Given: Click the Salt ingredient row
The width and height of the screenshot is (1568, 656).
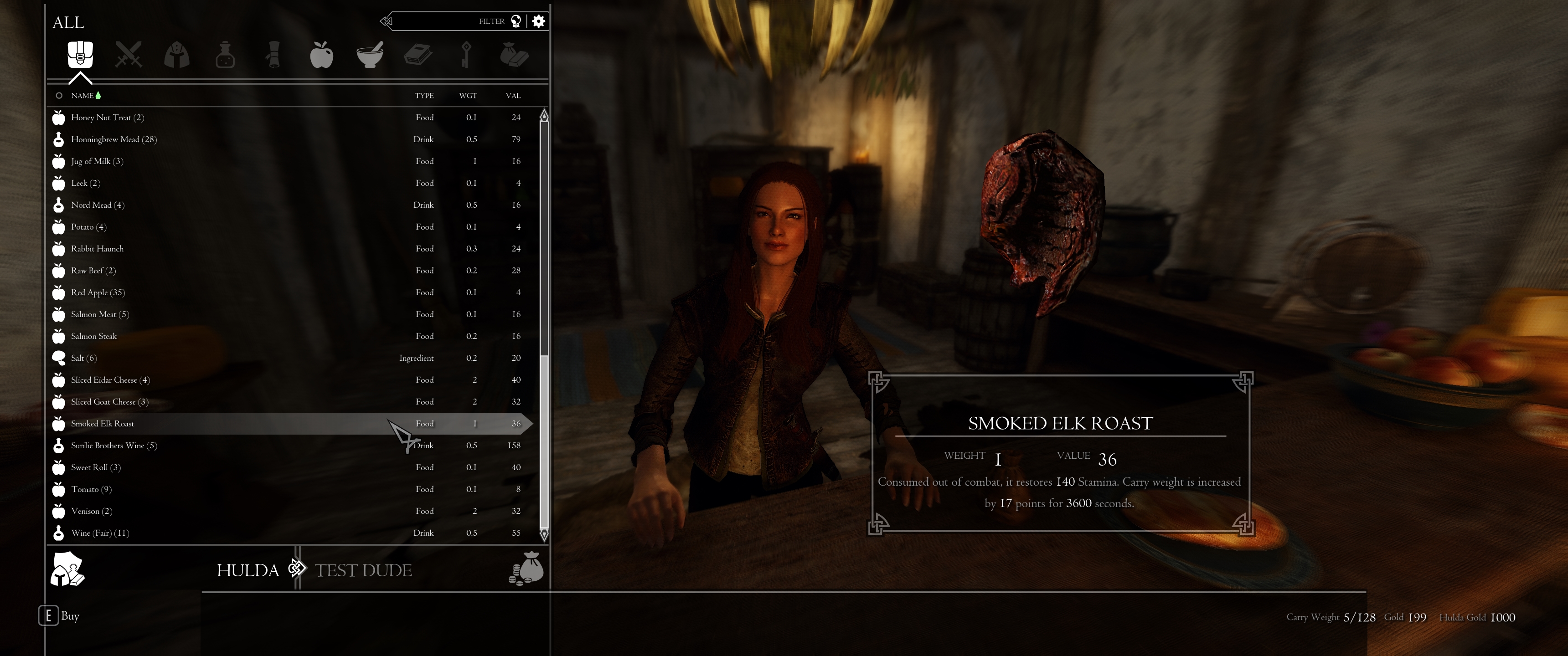Looking at the screenshot, I should click(83, 358).
